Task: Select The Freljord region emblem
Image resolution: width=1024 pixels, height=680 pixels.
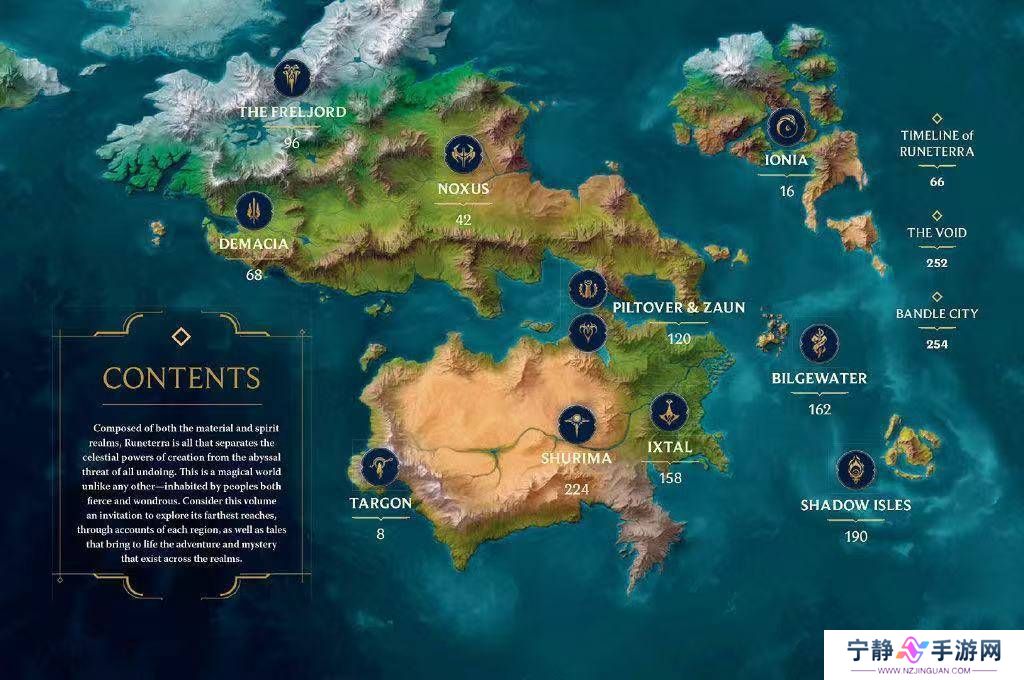Action: 293,77
